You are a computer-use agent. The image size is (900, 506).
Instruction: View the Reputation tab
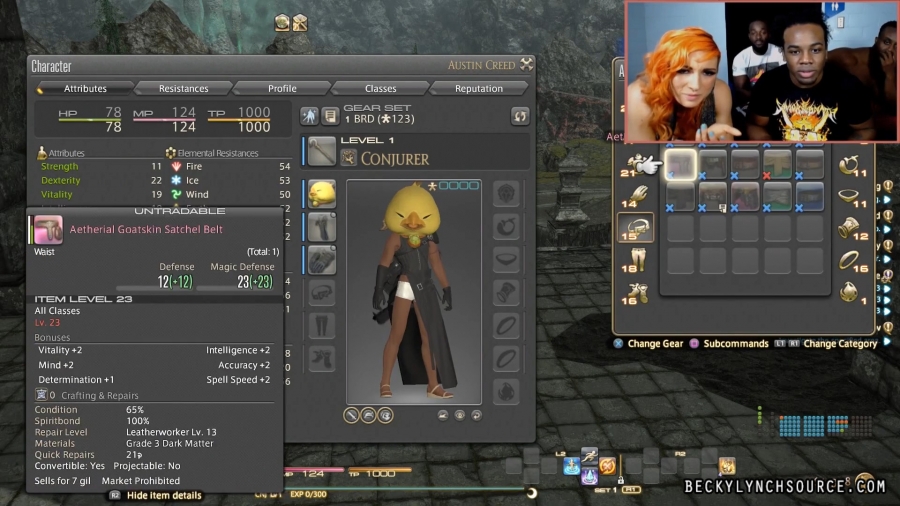point(479,88)
